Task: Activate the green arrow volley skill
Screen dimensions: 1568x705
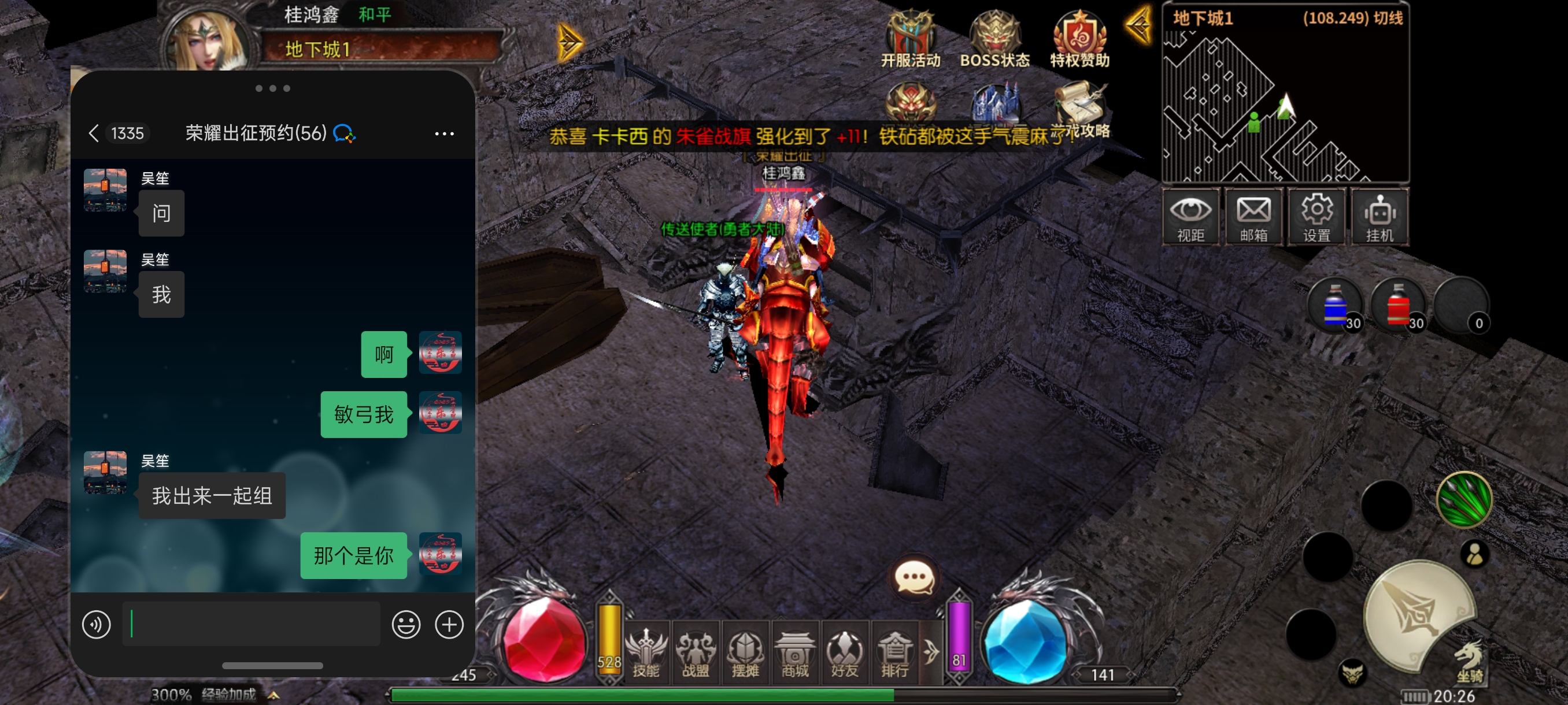Action: point(1463,499)
